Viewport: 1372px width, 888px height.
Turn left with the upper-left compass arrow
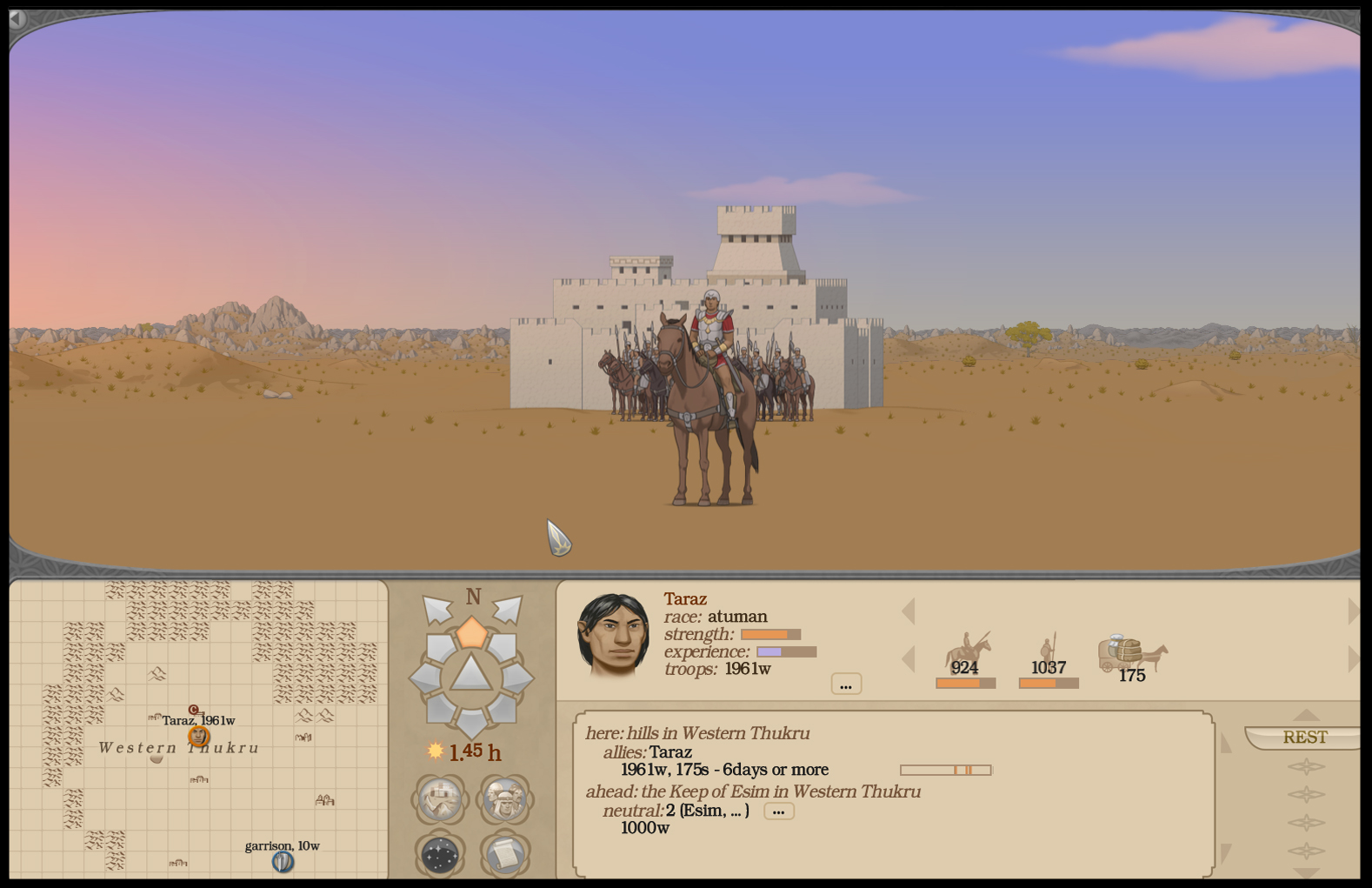[x=436, y=610]
